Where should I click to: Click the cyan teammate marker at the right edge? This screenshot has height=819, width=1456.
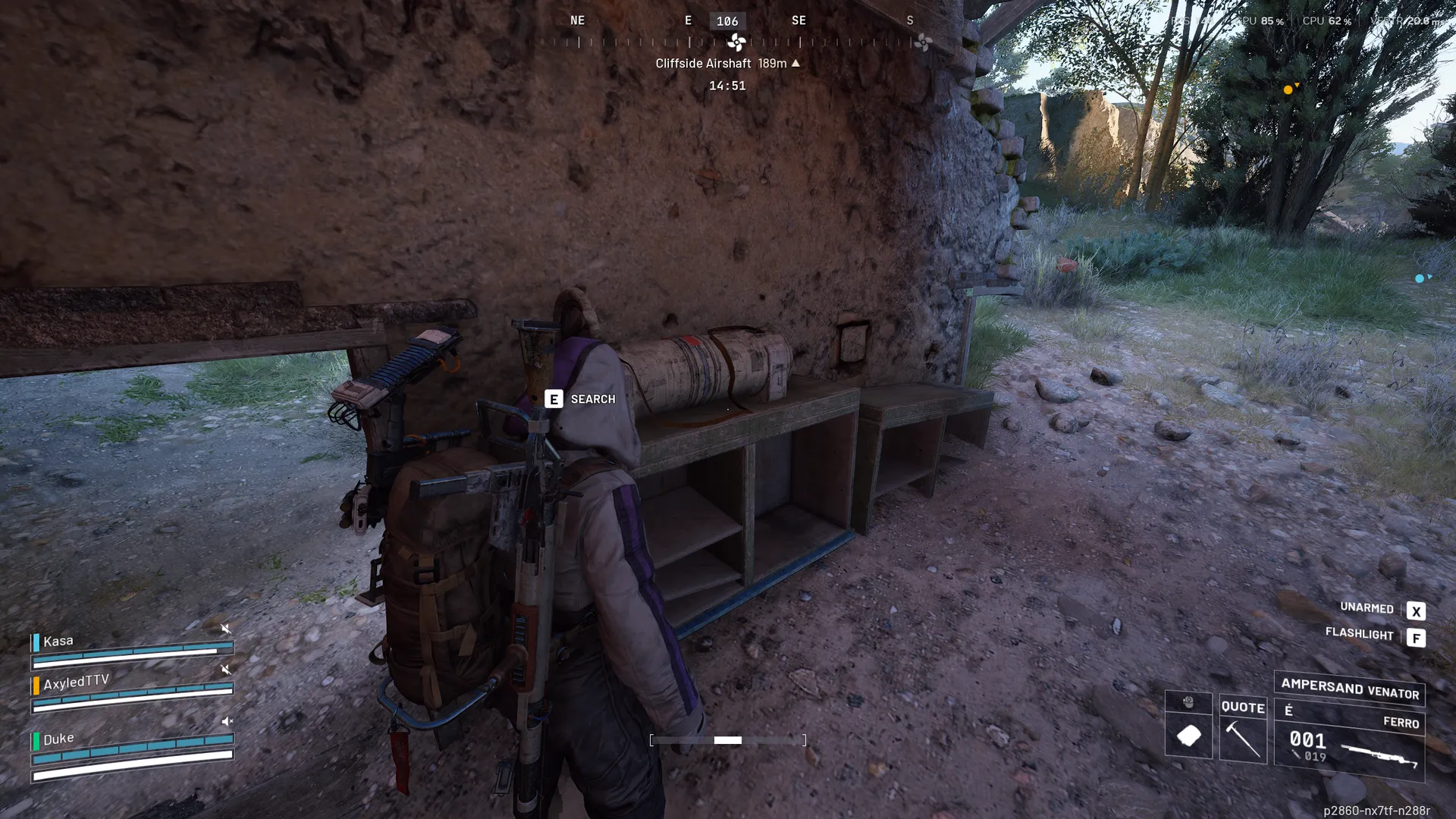click(x=1420, y=278)
